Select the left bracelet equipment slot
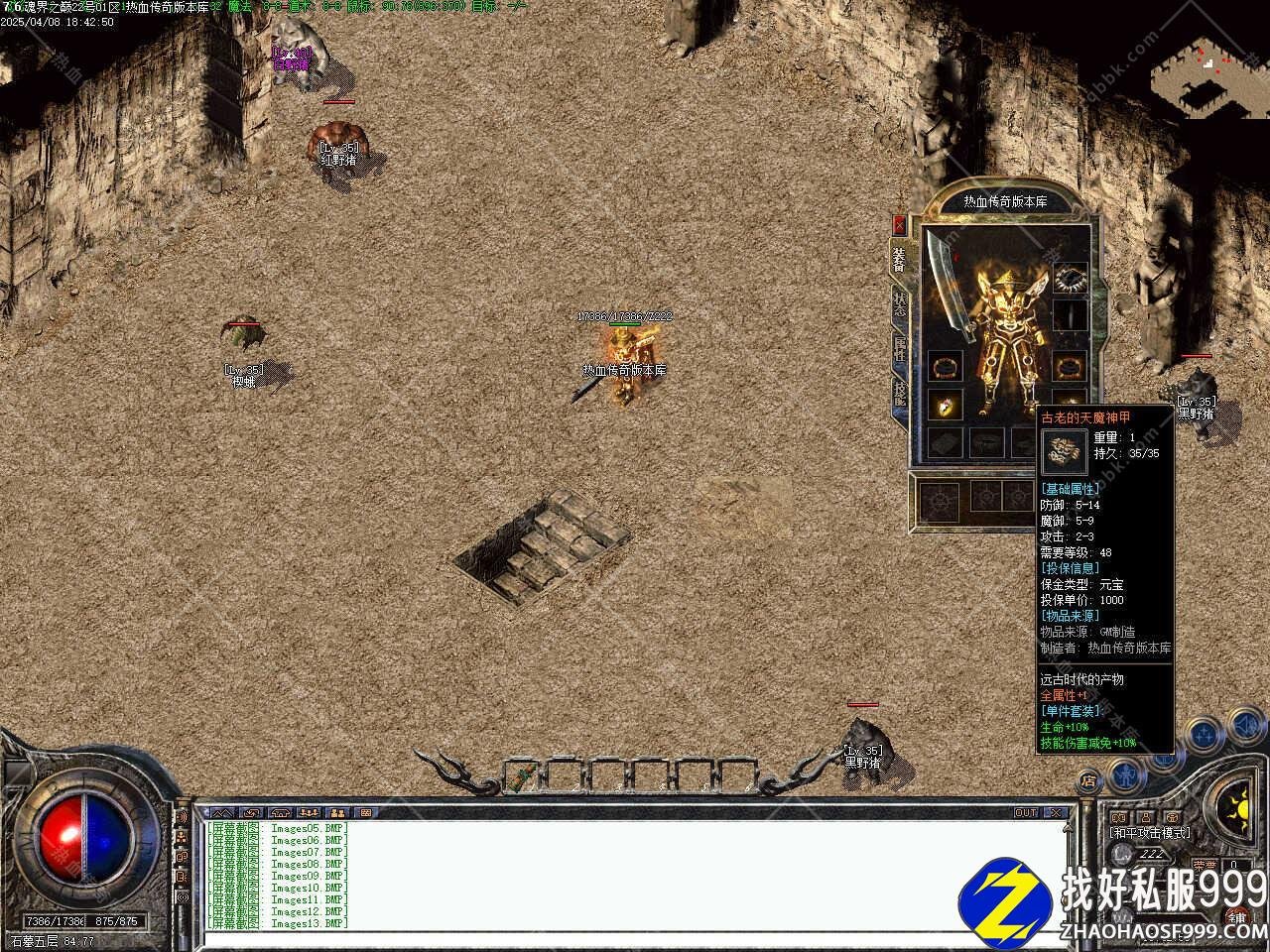 pos(944,366)
